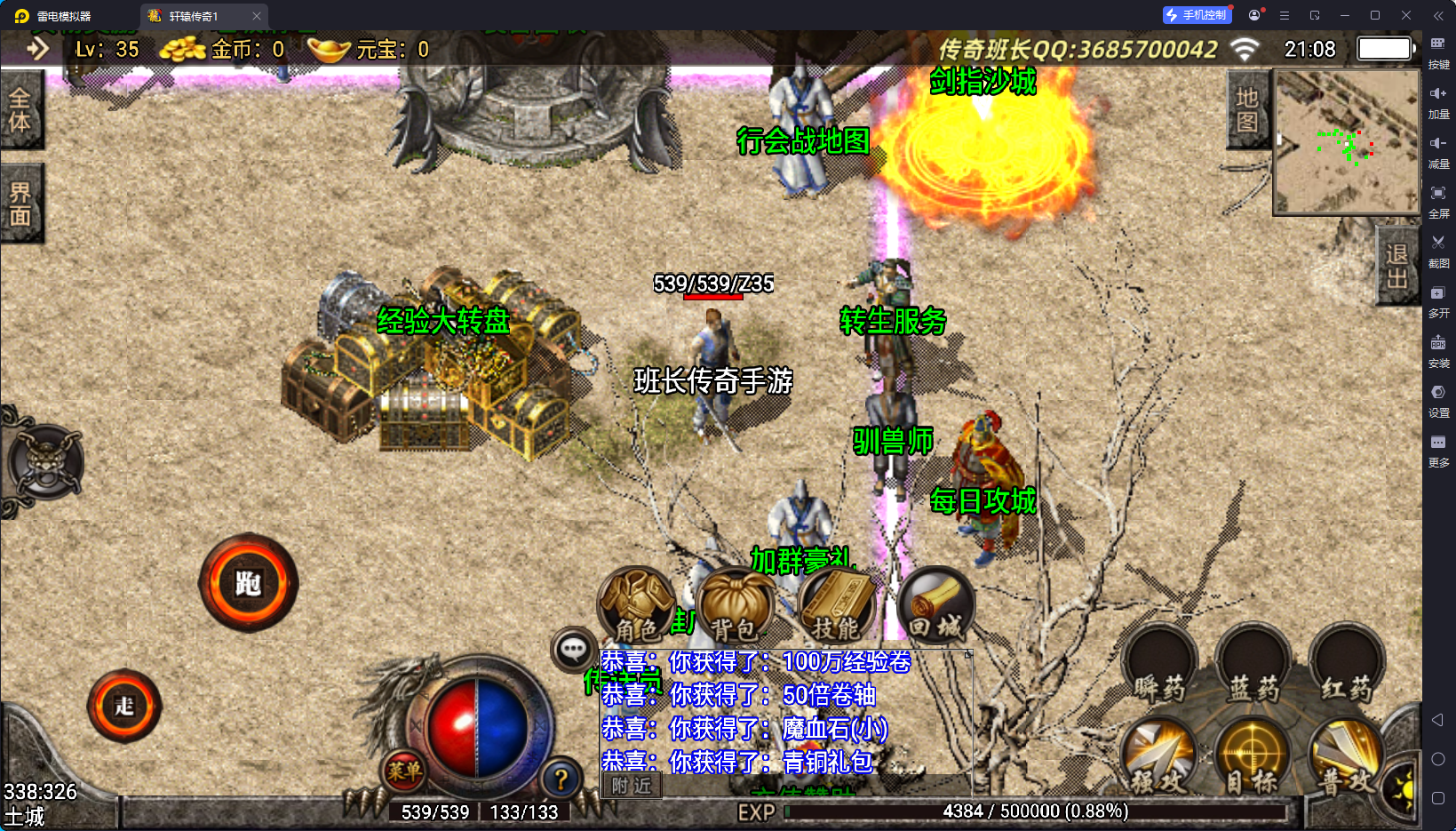The width and height of the screenshot is (1456, 831).
Task: Use the 回城 return scroll
Action: pyautogui.click(x=935, y=605)
